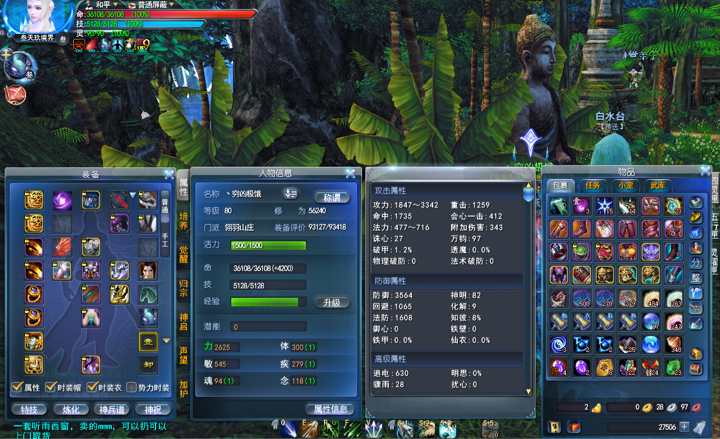Close the 人物信息 character info panel

click(350, 174)
